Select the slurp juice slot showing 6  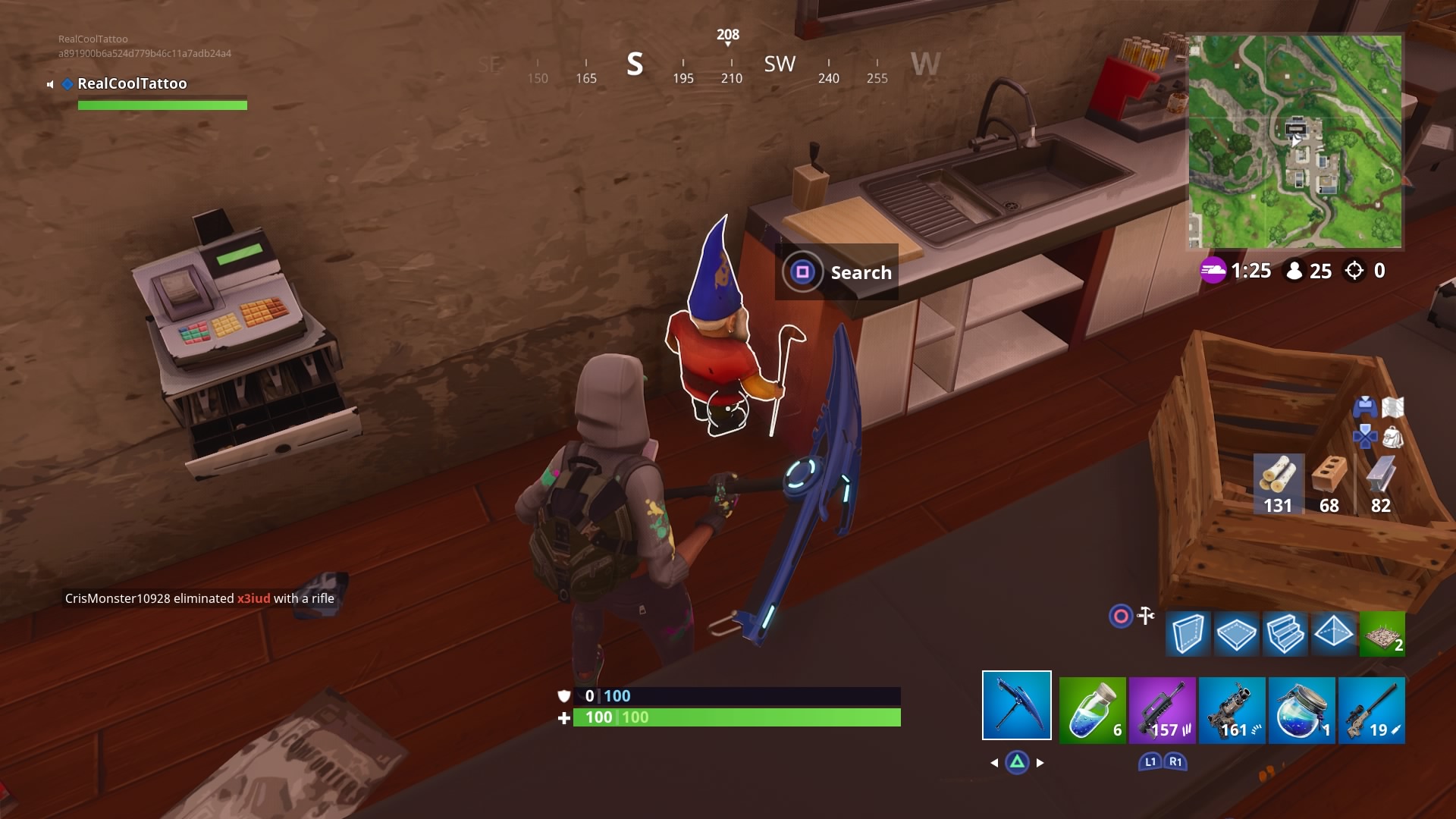click(1093, 711)
